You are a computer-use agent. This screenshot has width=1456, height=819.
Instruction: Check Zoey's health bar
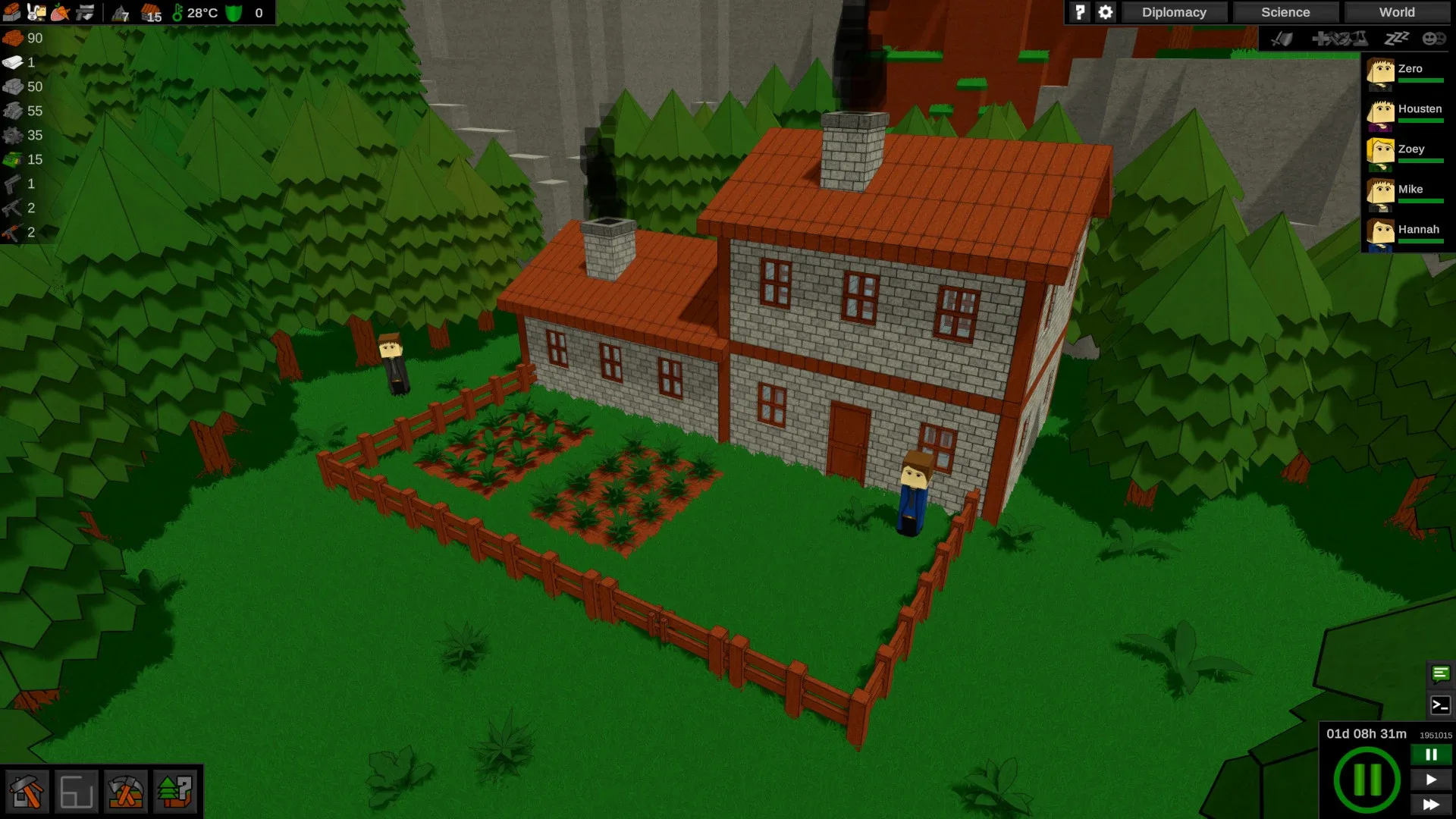pos(1423,162)
